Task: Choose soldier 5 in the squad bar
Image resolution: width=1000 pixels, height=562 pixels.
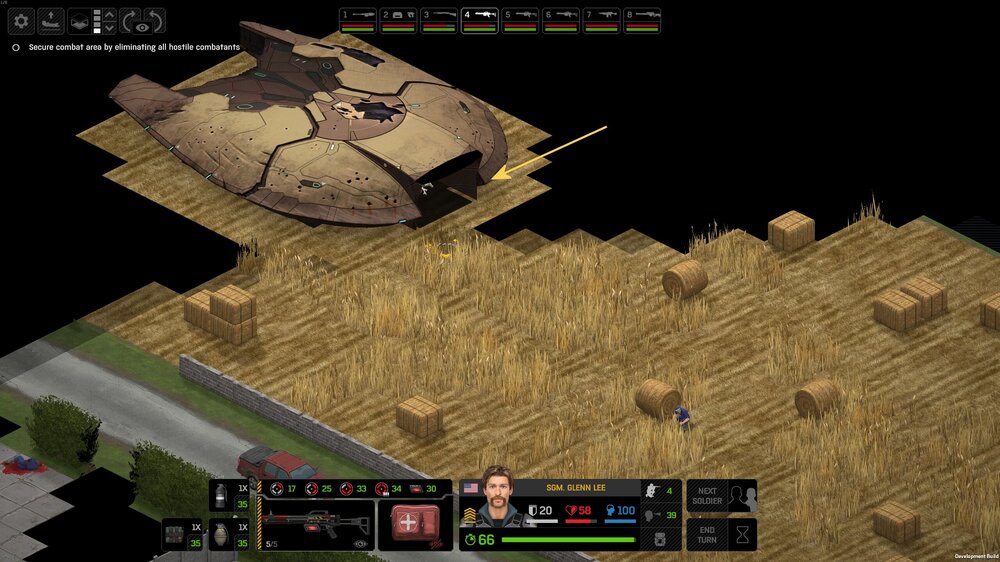Action: [521, 20]
